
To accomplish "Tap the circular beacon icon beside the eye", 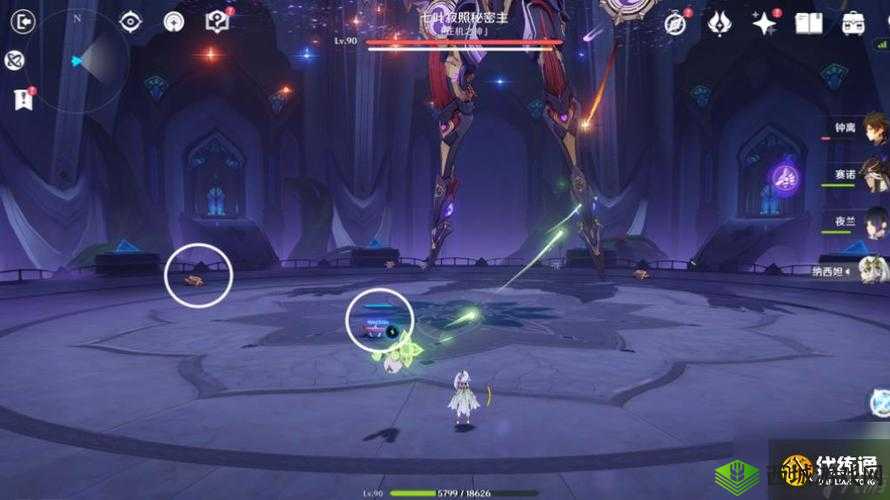I will click(175, 22).
